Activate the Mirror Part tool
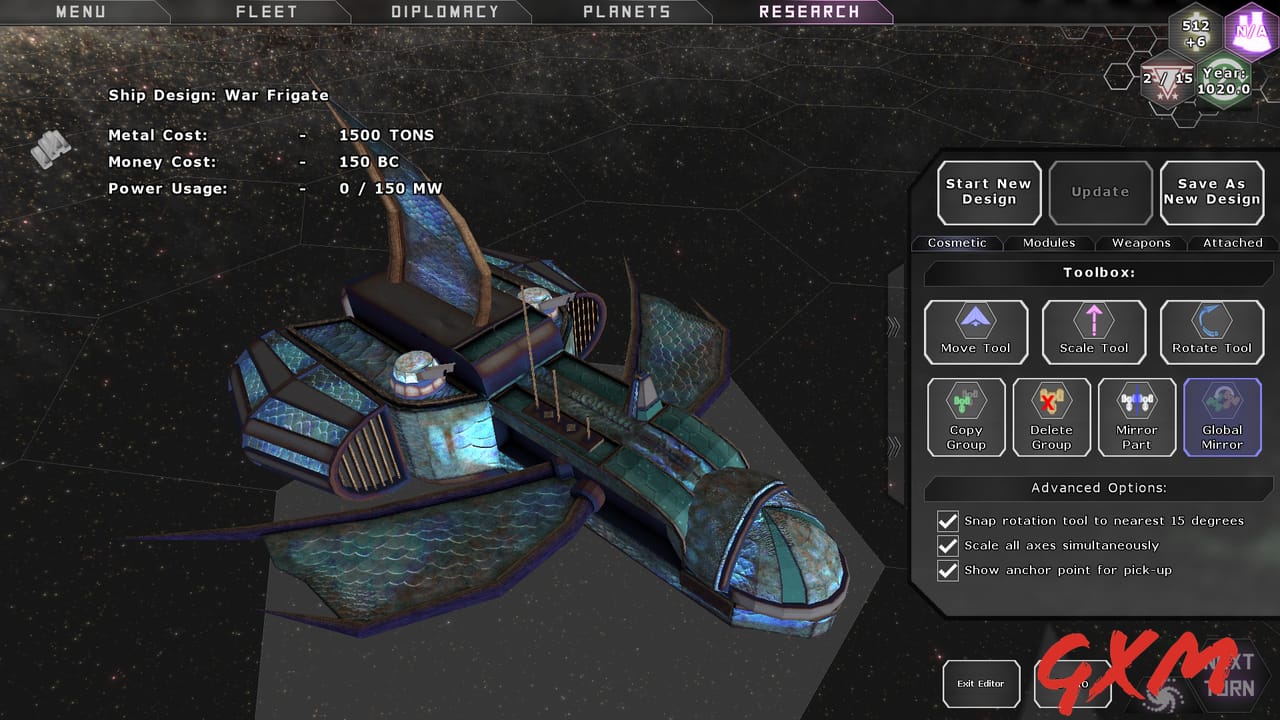This screenshot has width=1280, height=720. (1136, 417)
